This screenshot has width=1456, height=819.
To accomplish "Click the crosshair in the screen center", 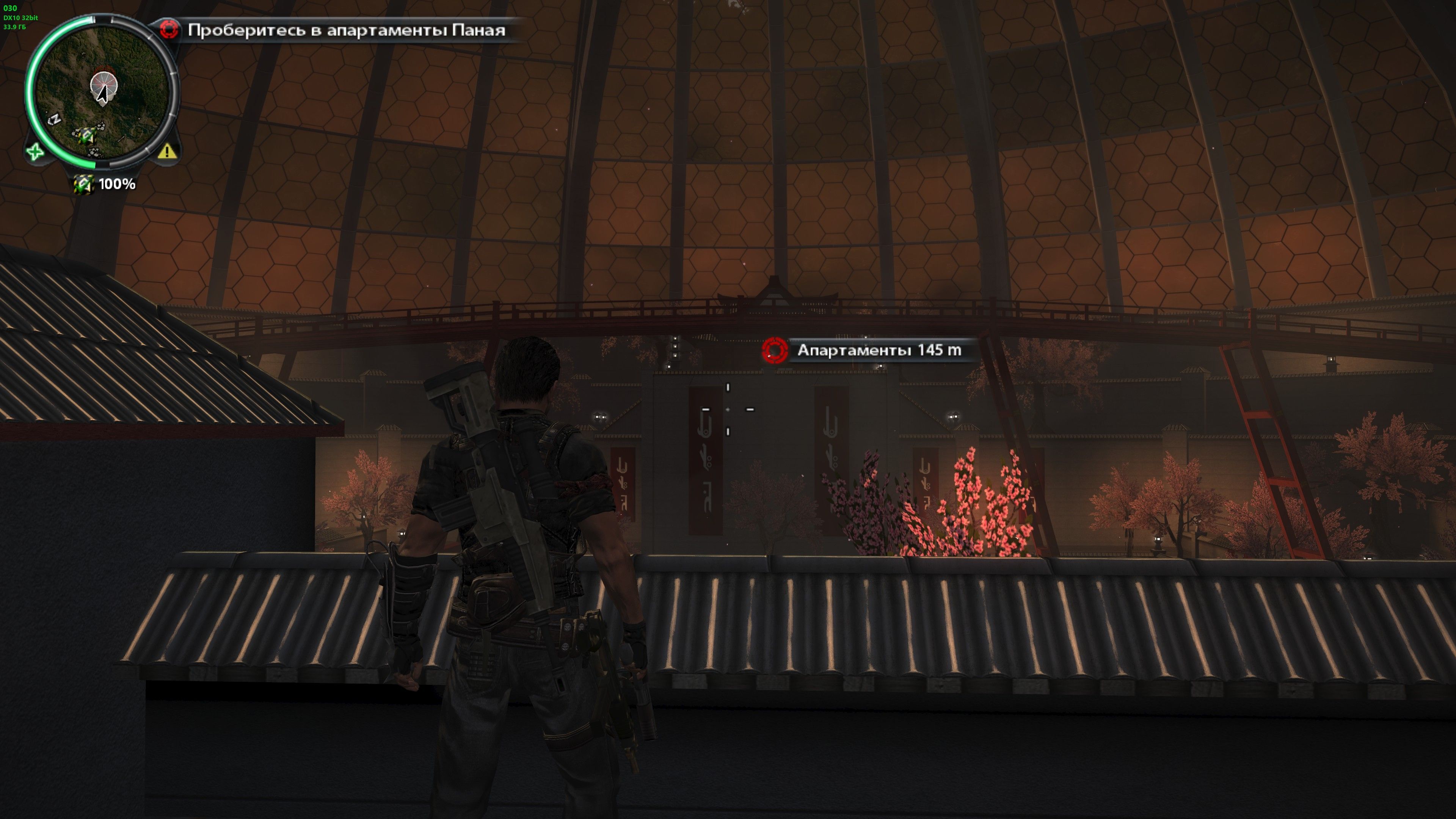I will pos(728,409).
